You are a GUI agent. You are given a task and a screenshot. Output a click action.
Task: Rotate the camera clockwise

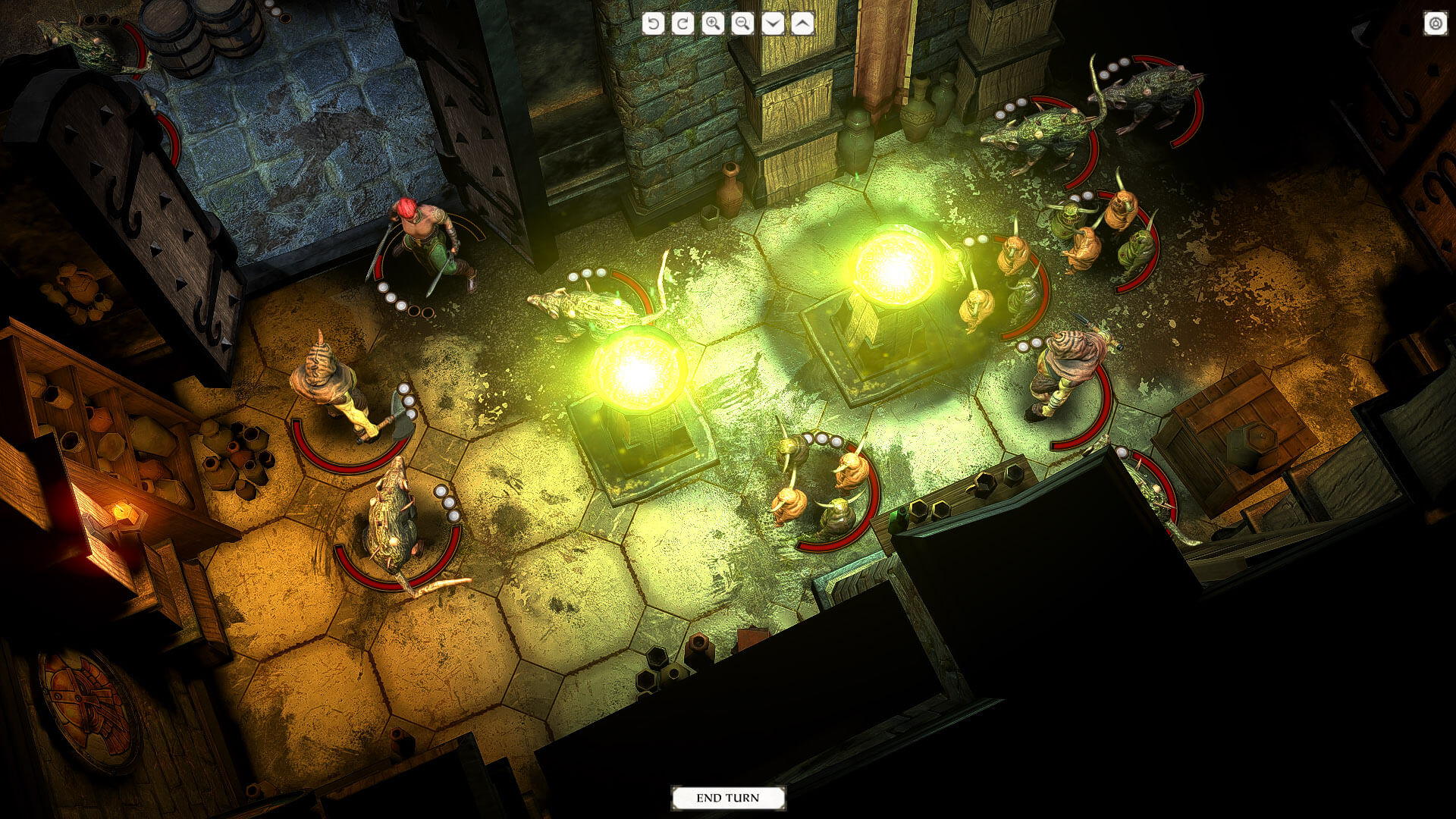682,24
